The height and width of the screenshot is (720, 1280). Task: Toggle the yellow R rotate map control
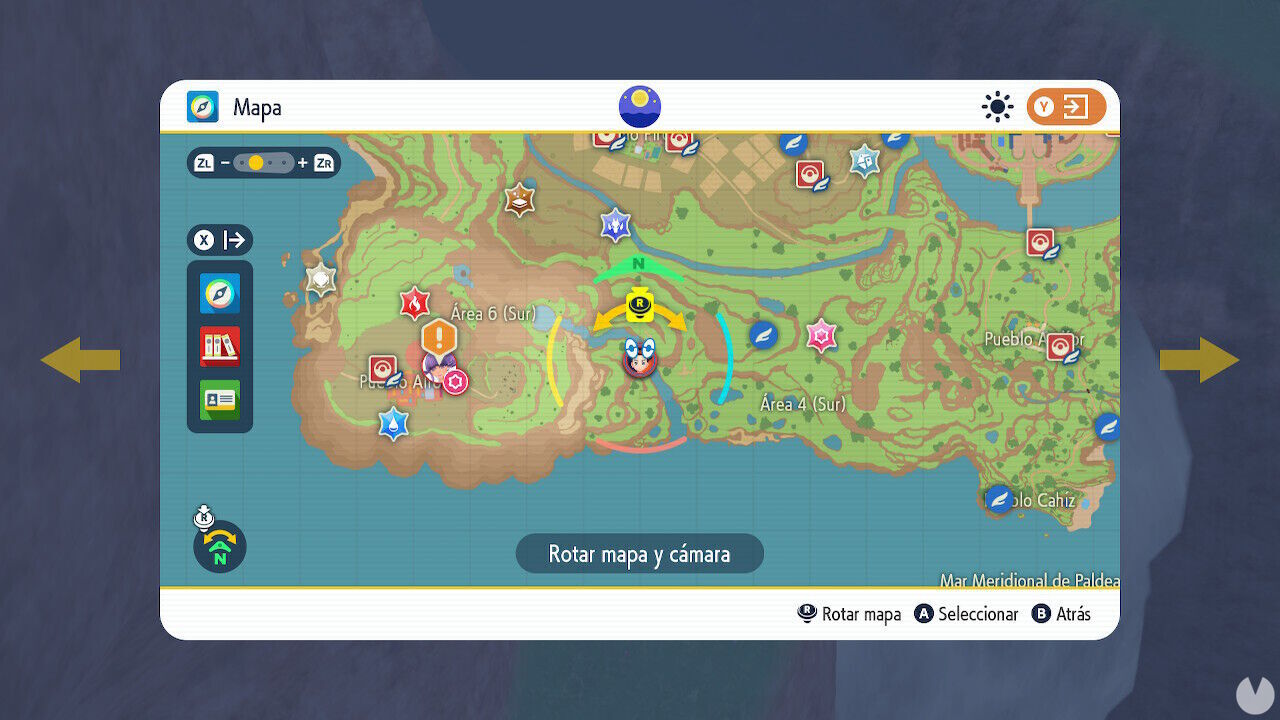(639, 303)
